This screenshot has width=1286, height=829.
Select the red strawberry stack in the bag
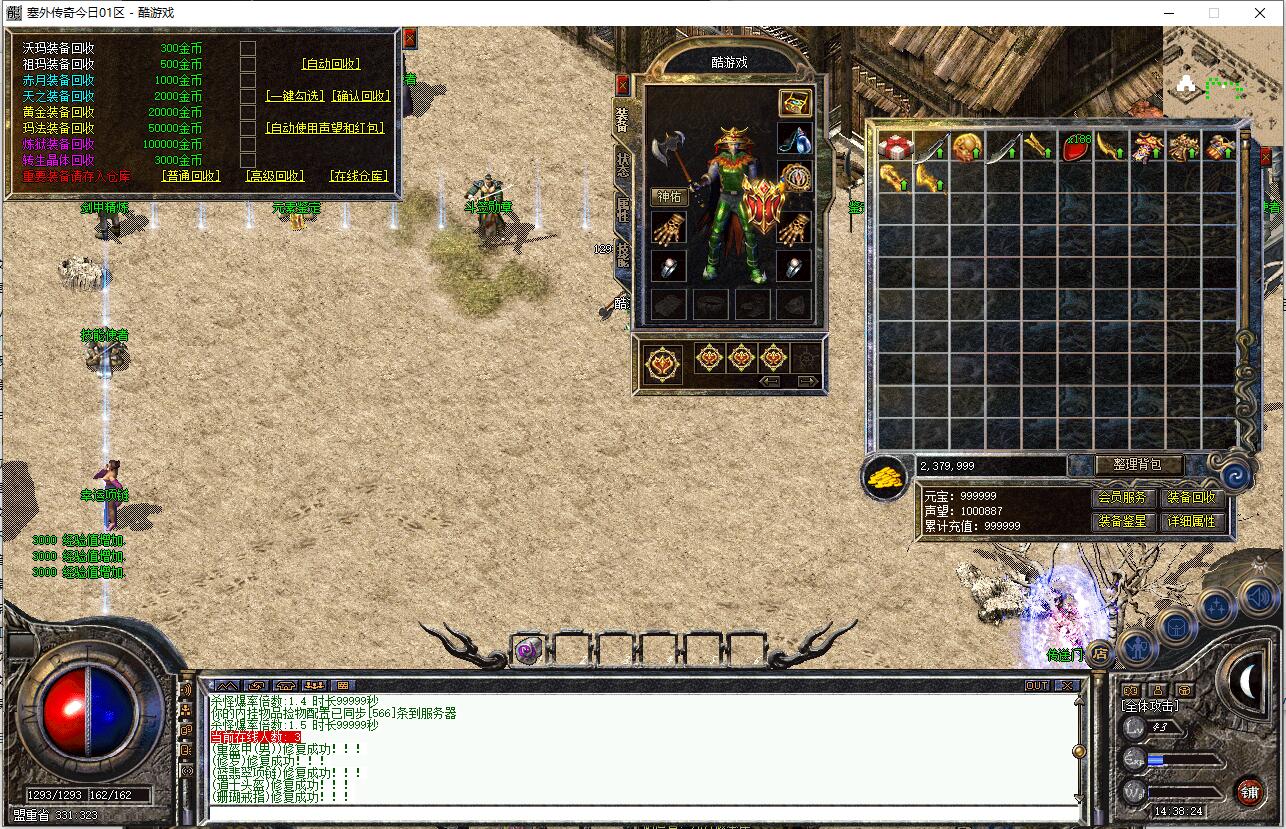coord(1075,148)
